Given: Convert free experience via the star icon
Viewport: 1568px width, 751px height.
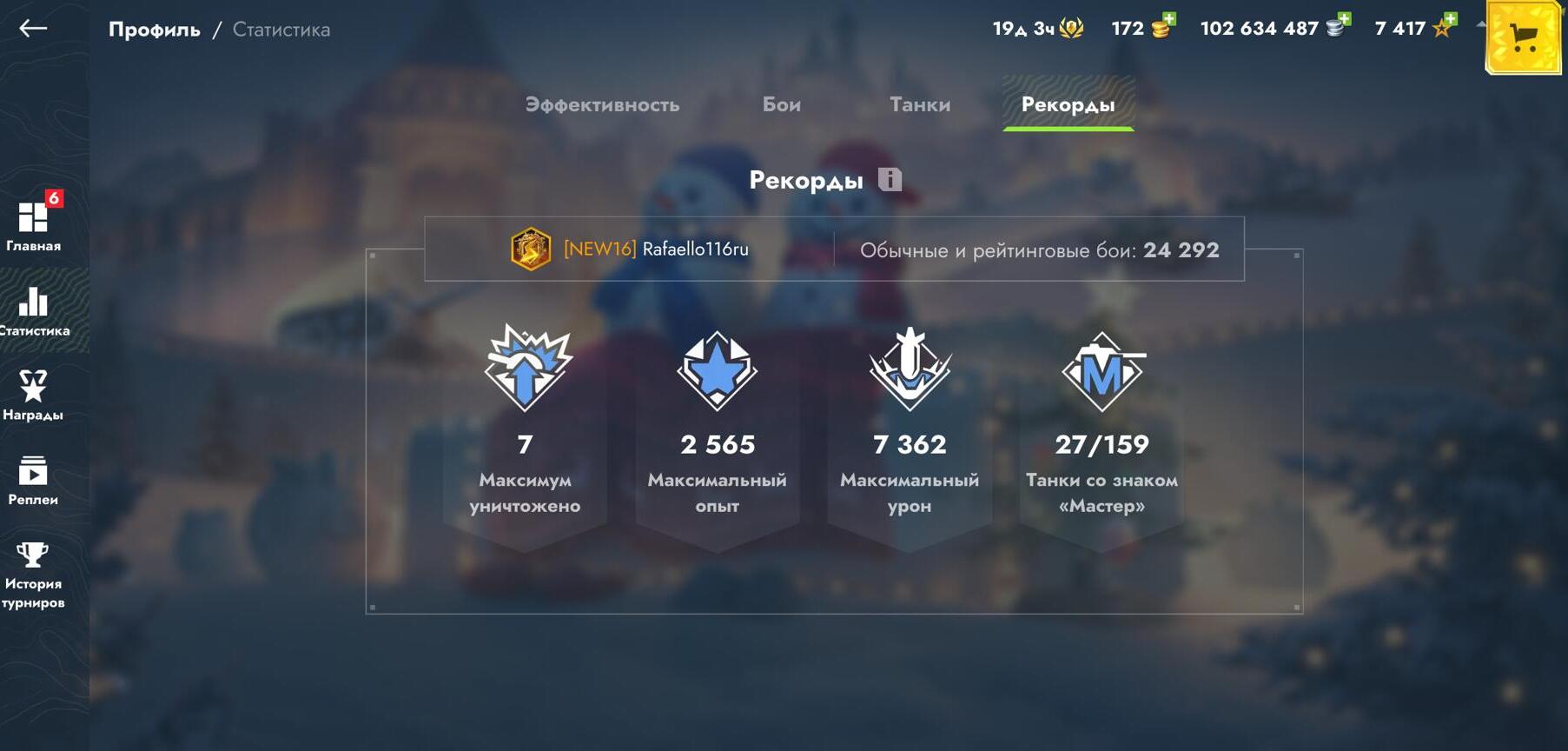Looking at the screenshot, I should (x=1443, y=27).
